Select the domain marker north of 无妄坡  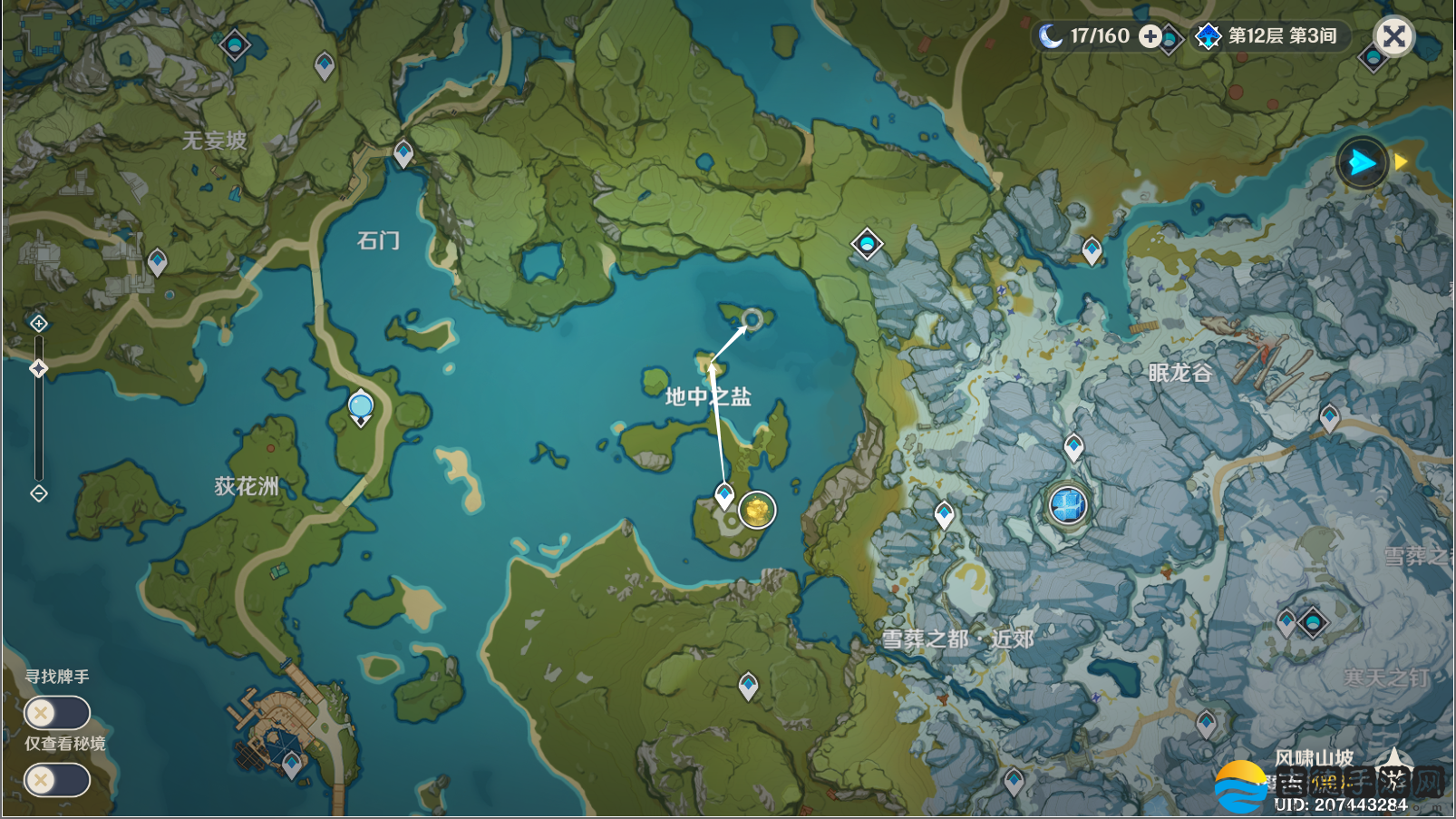[235, 44]
